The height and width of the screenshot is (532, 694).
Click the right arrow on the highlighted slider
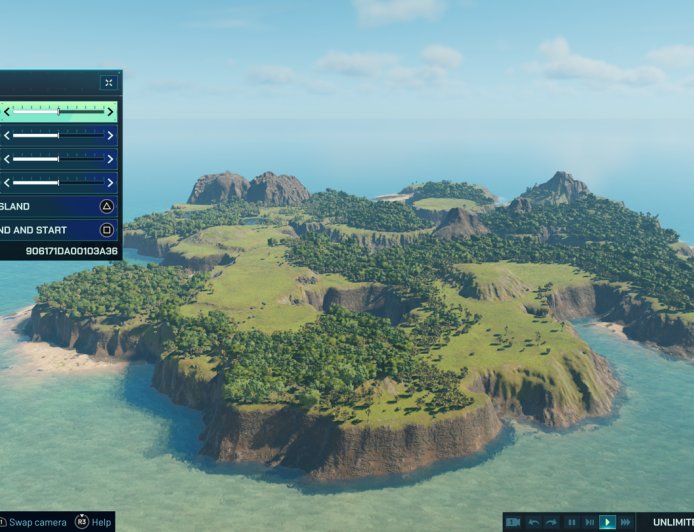pyautogui.click(x=110, y=112)
